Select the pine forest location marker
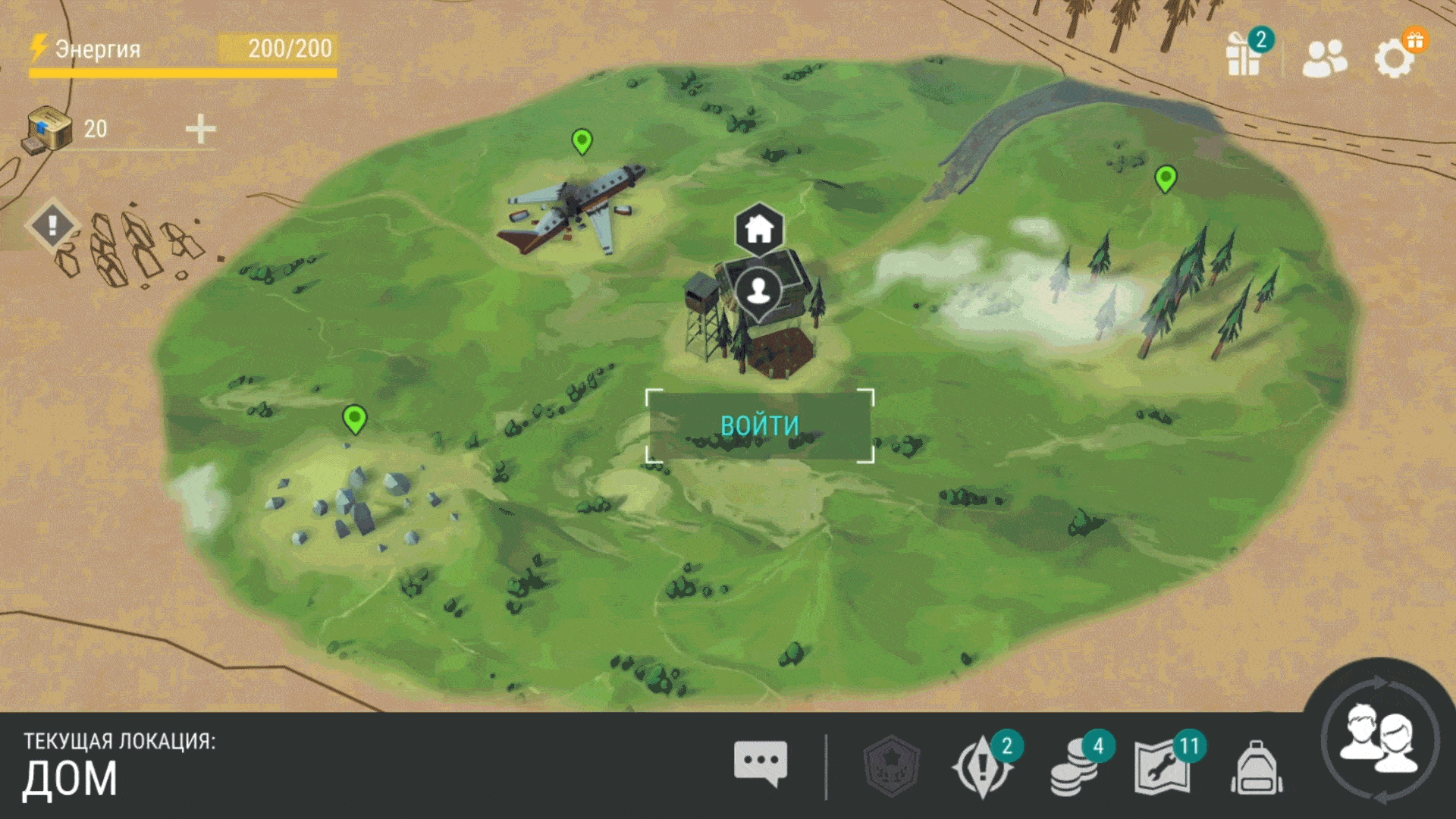Viewport: 1456px width, 819px height. pyautogui.click(x=1166, y=180)
